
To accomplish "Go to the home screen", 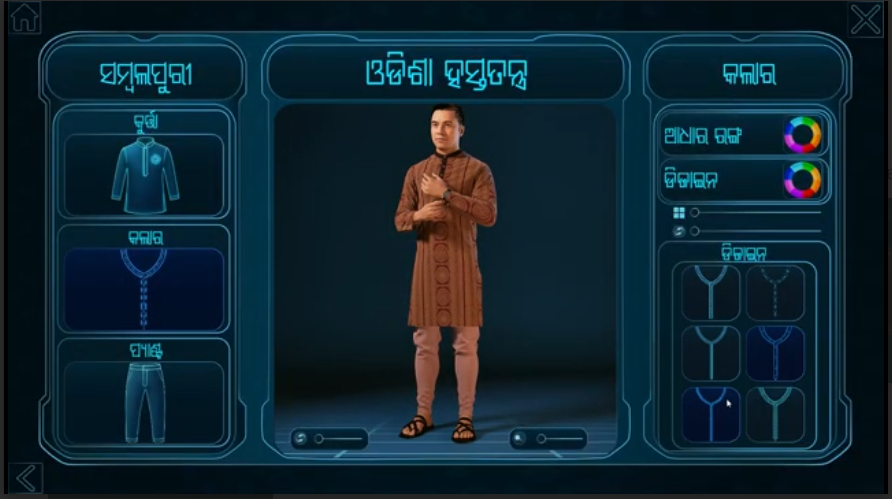I will [23, 18].
